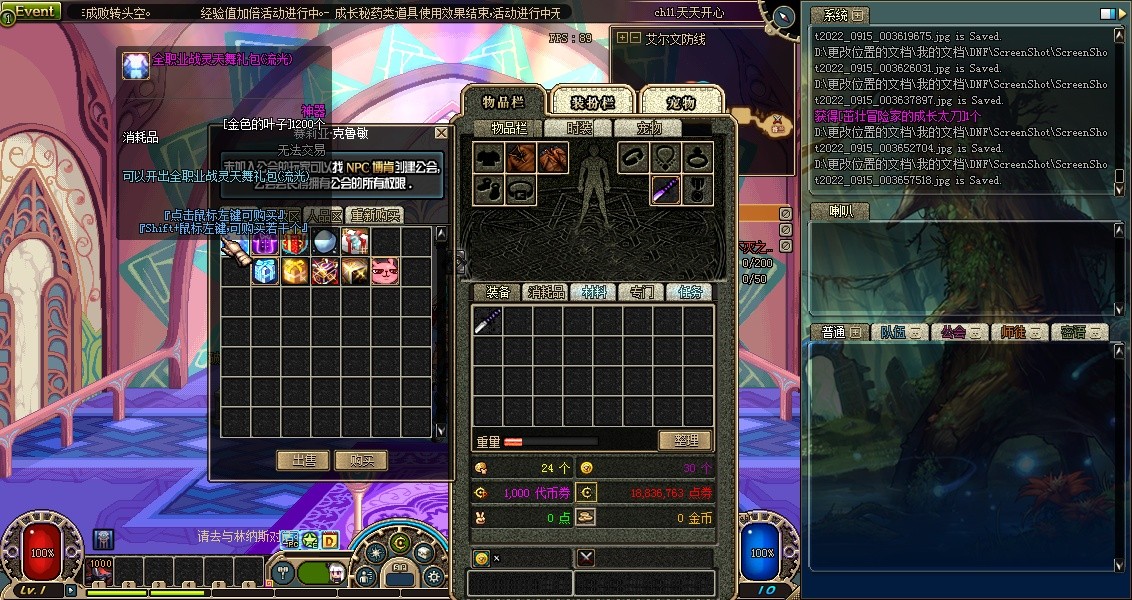Open the gear settings icon on the HUD
The width and height of the screenshot is (1132, 600).
(x=433, y=576)
